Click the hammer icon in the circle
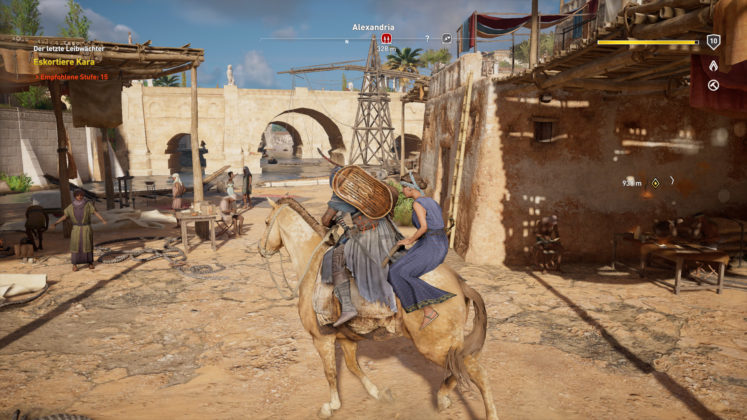This screenshot has height=420, width=747. tap(713, 85)
